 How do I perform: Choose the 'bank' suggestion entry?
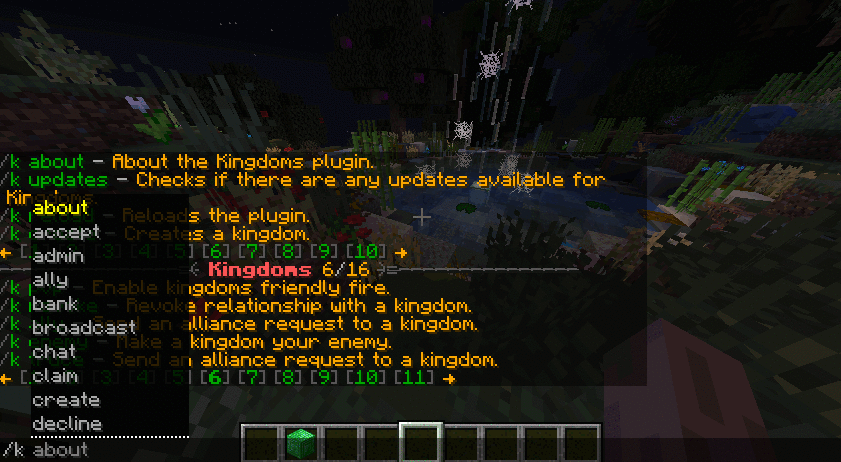point(55,304)
